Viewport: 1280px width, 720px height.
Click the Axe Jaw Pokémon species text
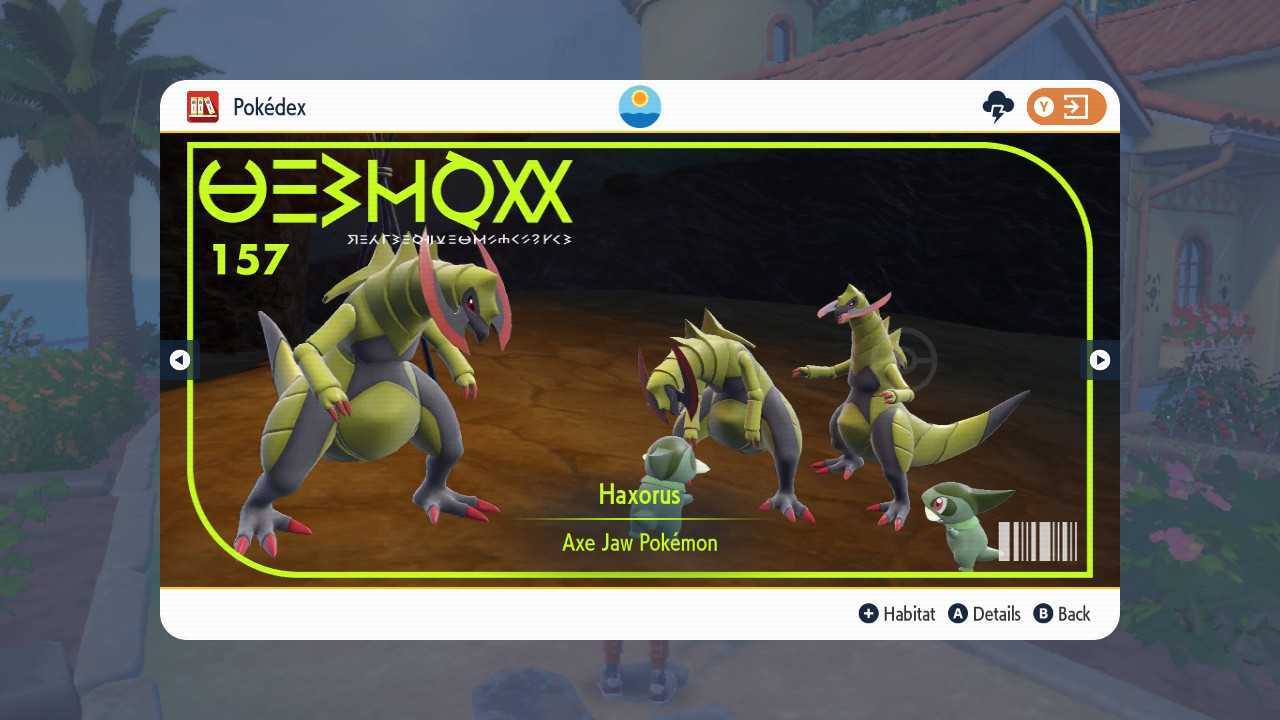coord(639,542)
